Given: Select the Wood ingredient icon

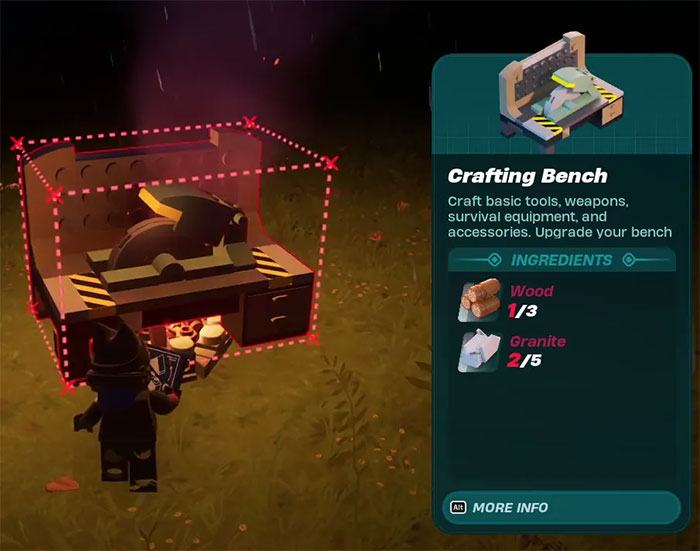Looking at the screenshot, I should click(x=479, y=301).
